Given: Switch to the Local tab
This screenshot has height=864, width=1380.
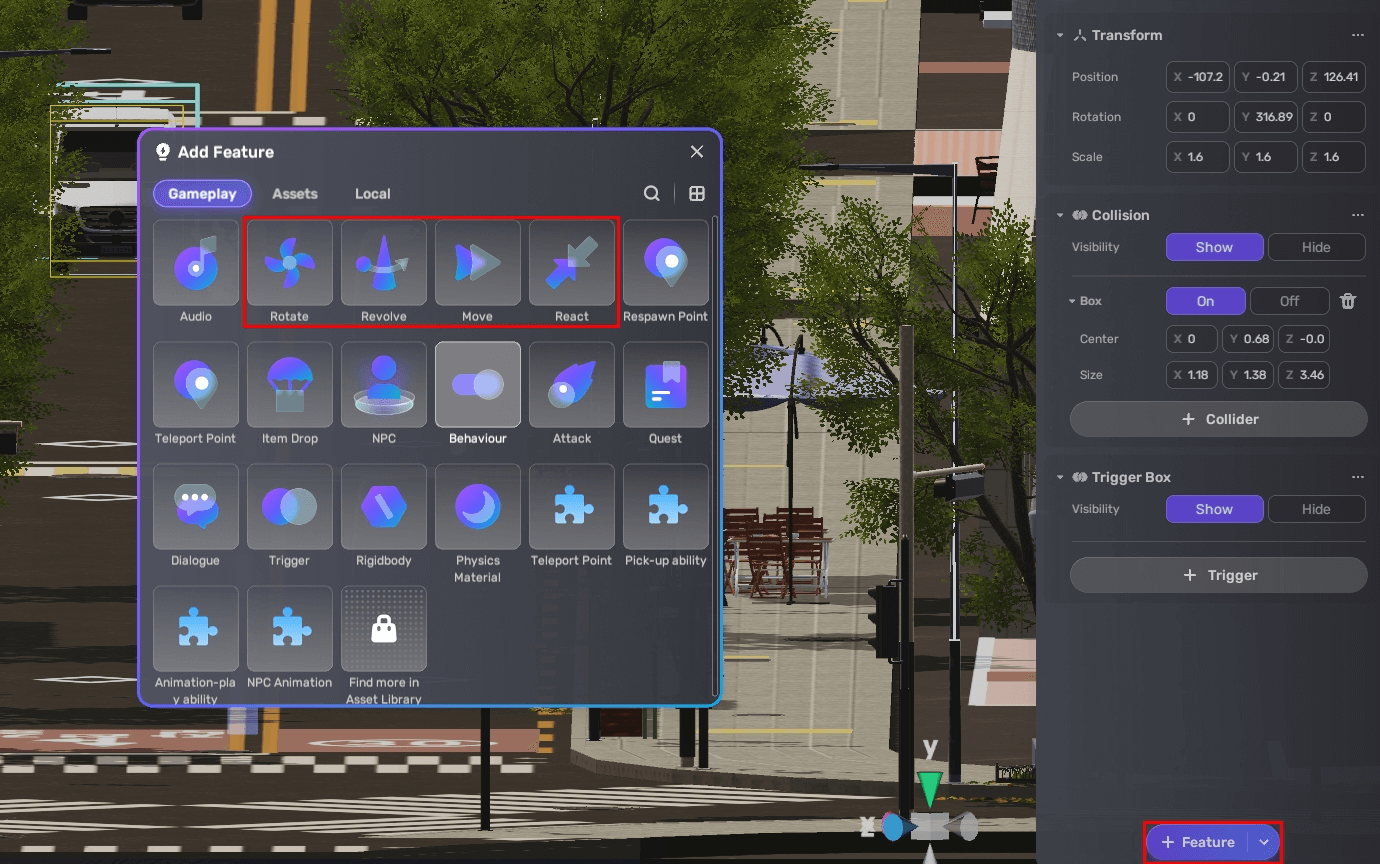Looking at the screenshot, I should (x=372, y=193).
